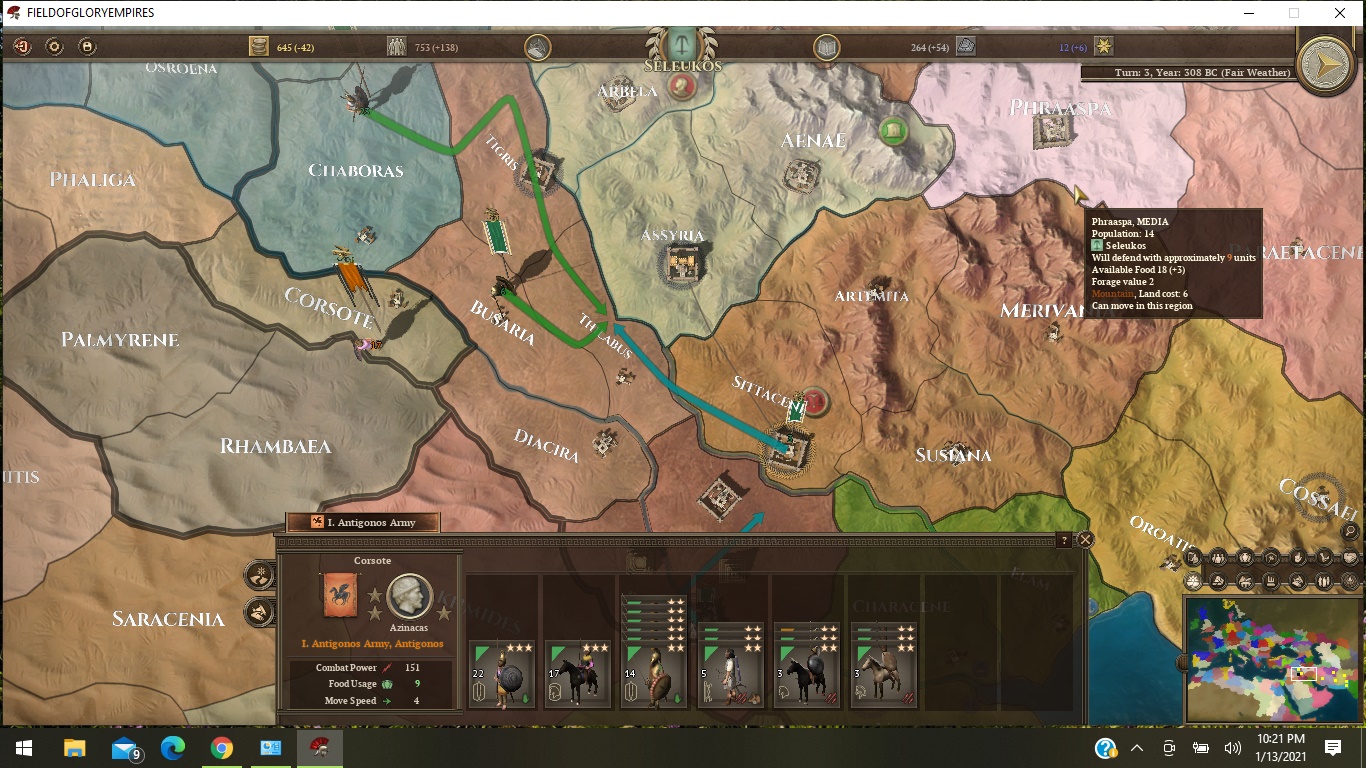The width and height of the screenshot is (1366, 768).
Task: Open the gear settings icon
Action: [x=55, y=46]
